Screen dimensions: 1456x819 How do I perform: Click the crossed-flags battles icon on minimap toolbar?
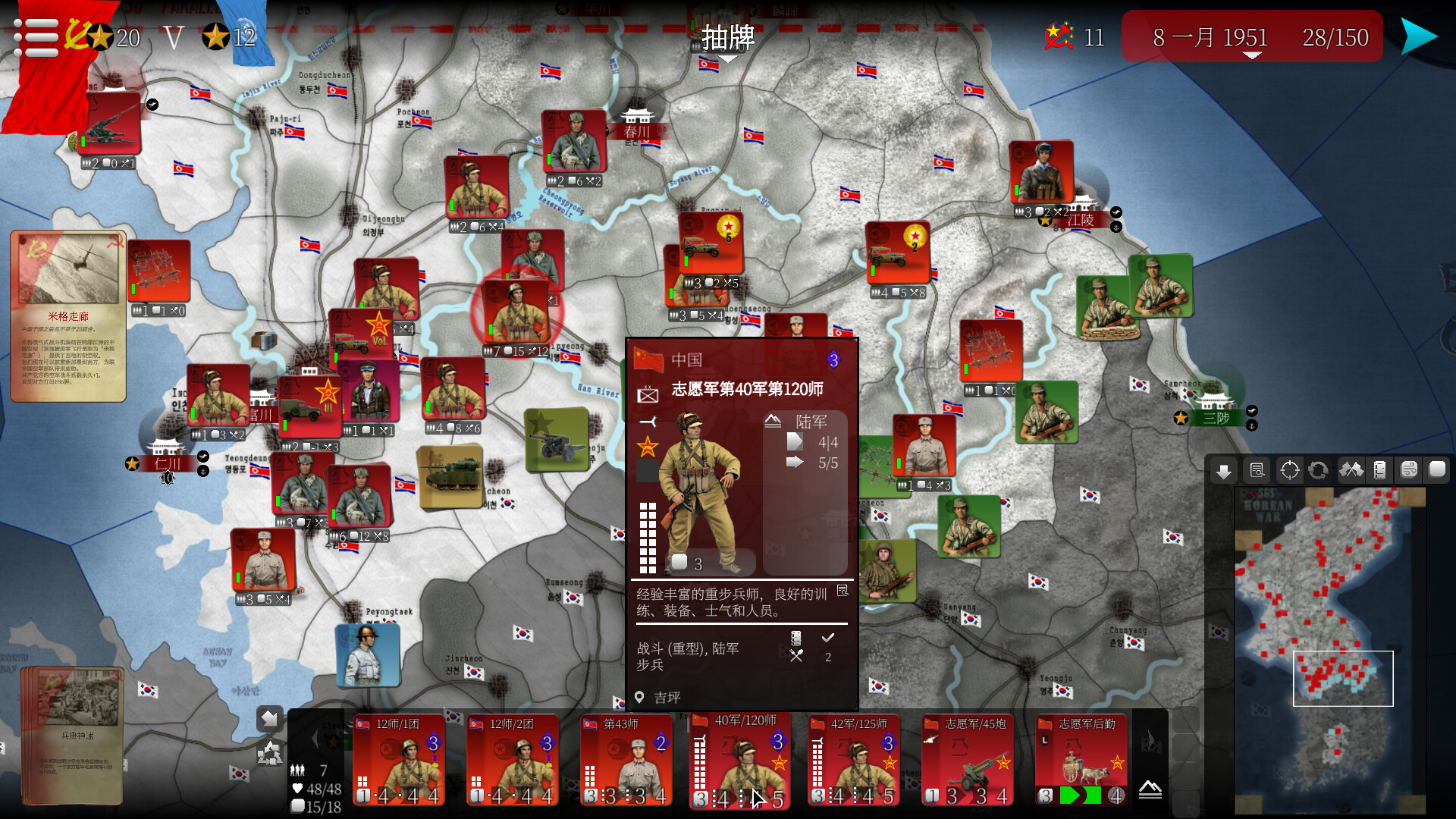[1351, 470]
